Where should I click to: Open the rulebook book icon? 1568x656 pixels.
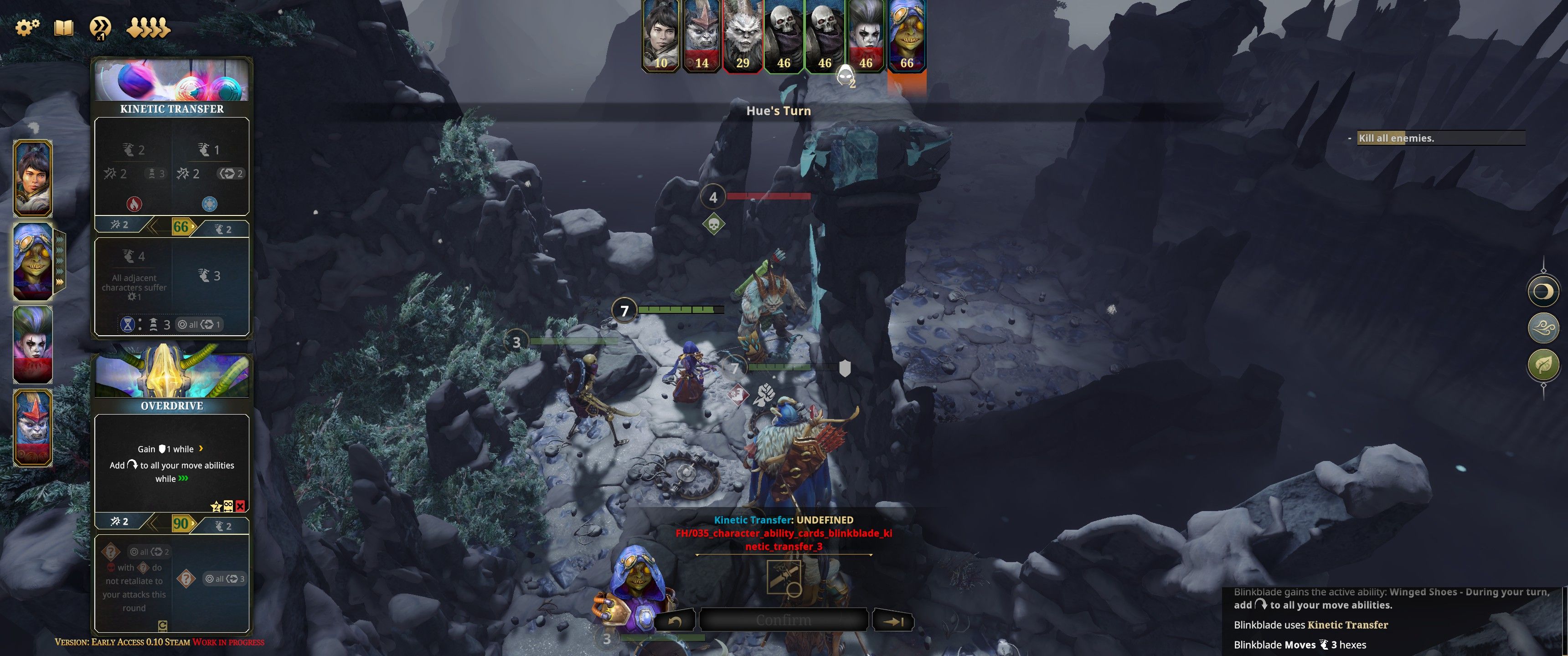pyautogui.click(x=64, y=28)
